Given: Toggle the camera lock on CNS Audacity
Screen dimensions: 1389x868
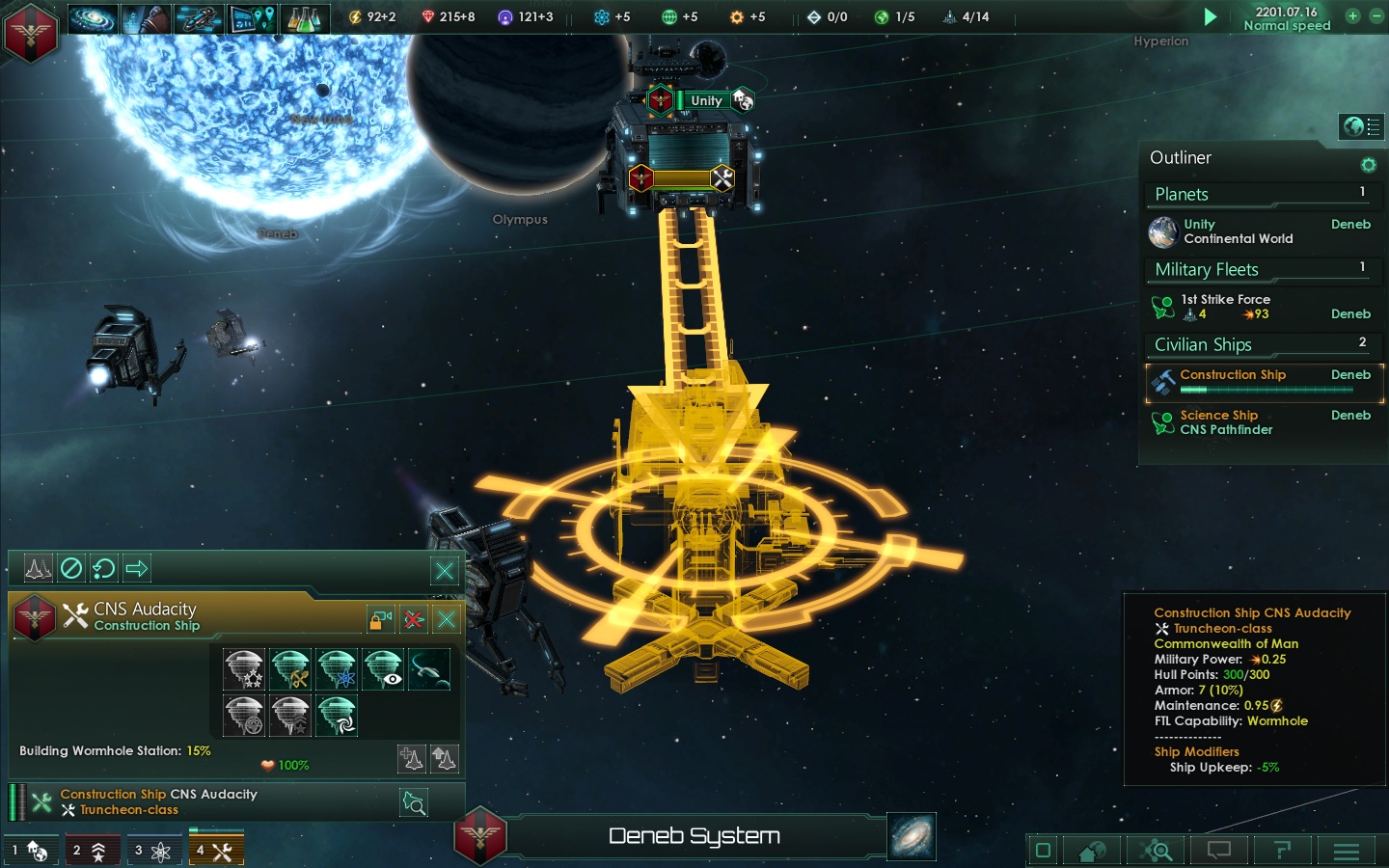Looking at the screenshot, I should point(381,619).
